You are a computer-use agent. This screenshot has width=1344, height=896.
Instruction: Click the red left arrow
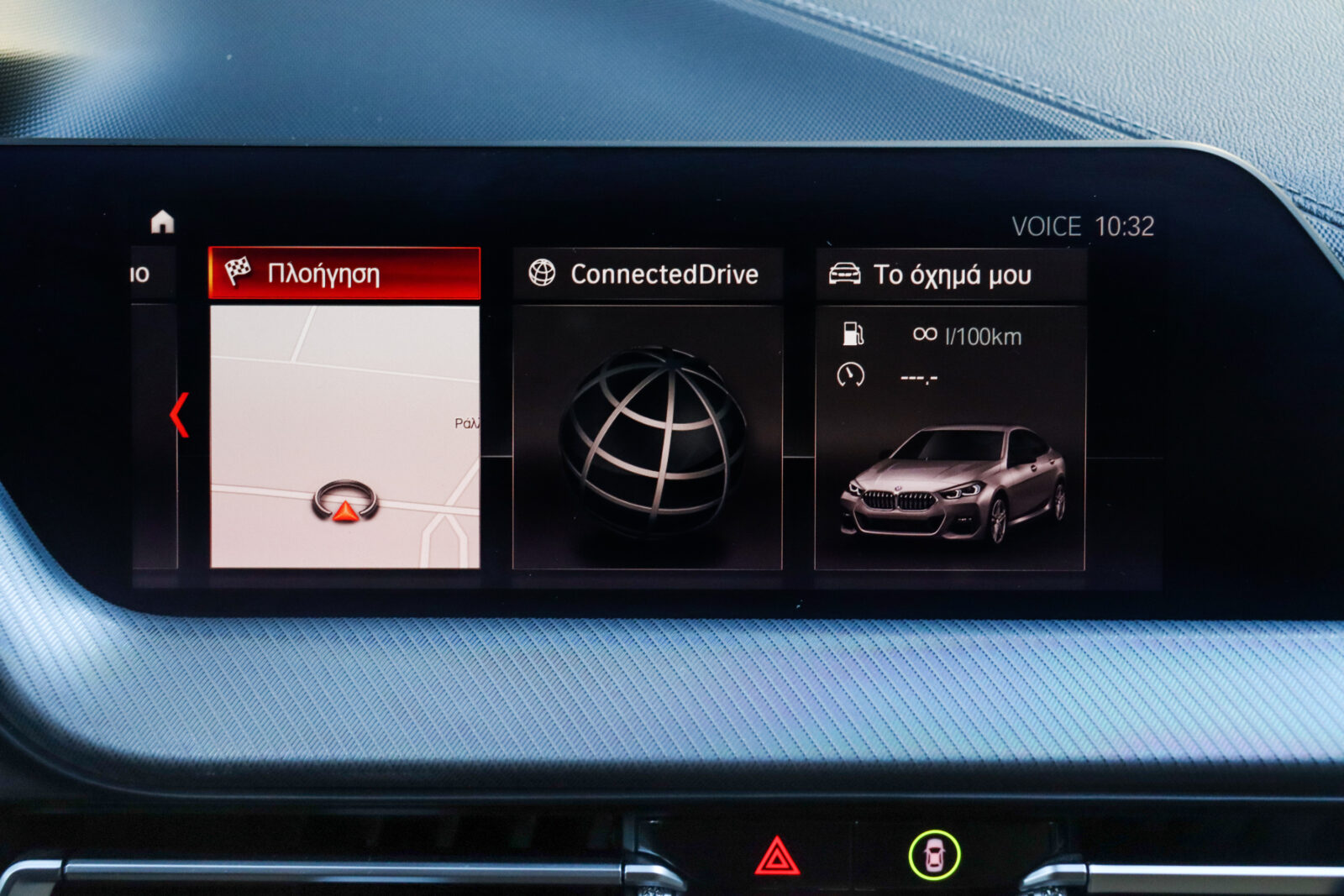tap(179, 415)
